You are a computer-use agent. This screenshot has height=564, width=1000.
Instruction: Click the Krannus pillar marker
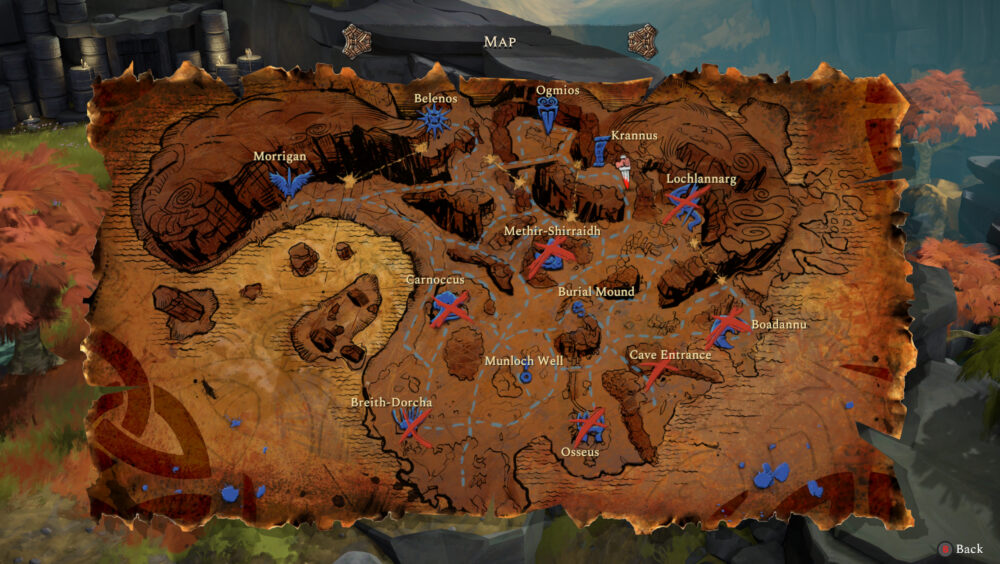[600, 150]
